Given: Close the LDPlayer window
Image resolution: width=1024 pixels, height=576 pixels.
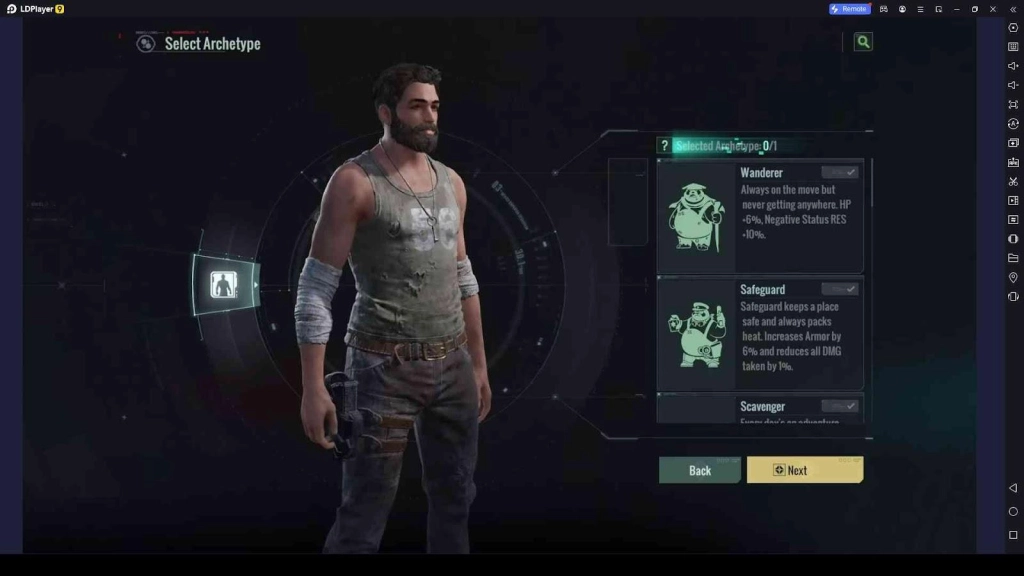Looking at the screenshot, I should pos(993,9).
